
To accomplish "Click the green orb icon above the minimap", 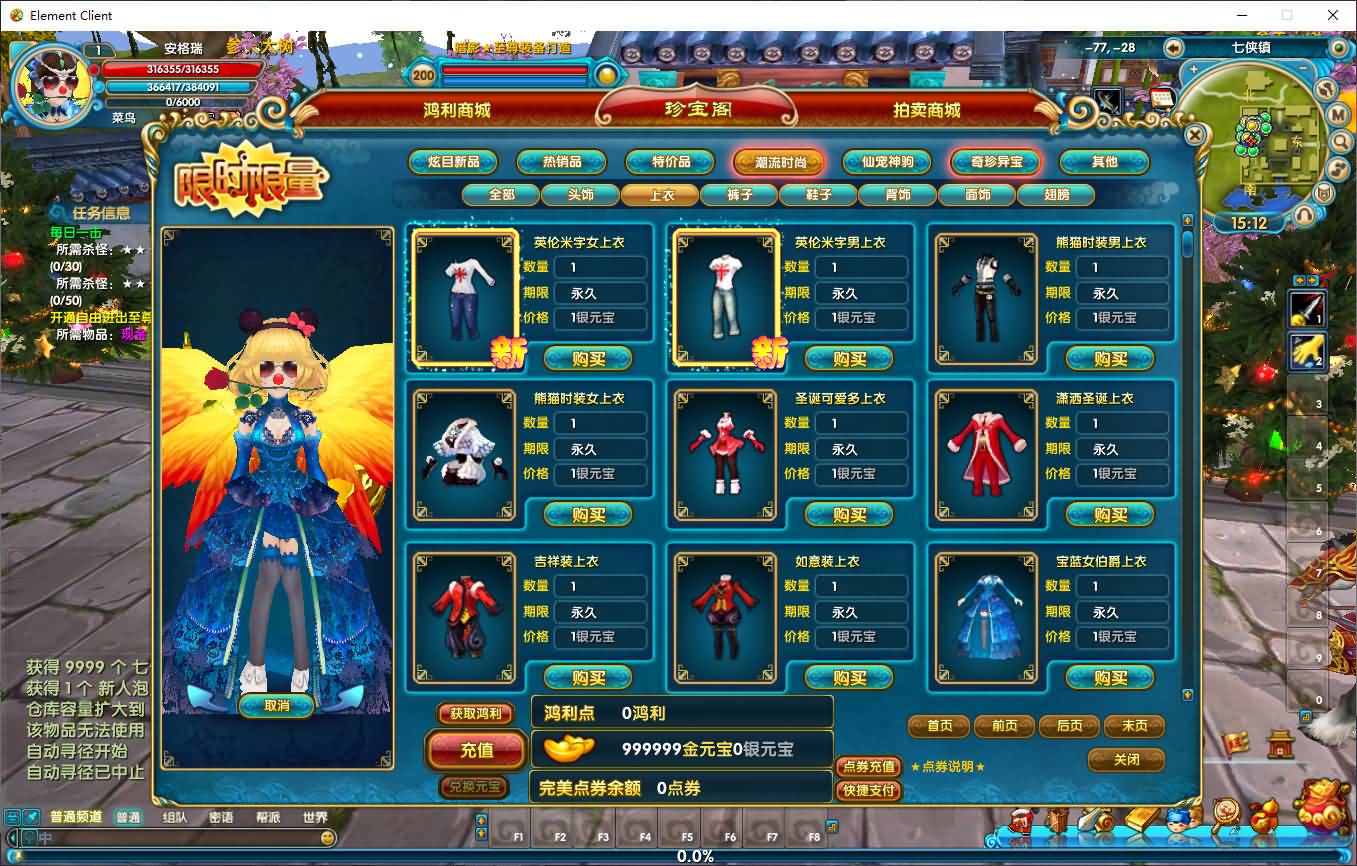I will pyautogui.click(x=1339, y=48).
